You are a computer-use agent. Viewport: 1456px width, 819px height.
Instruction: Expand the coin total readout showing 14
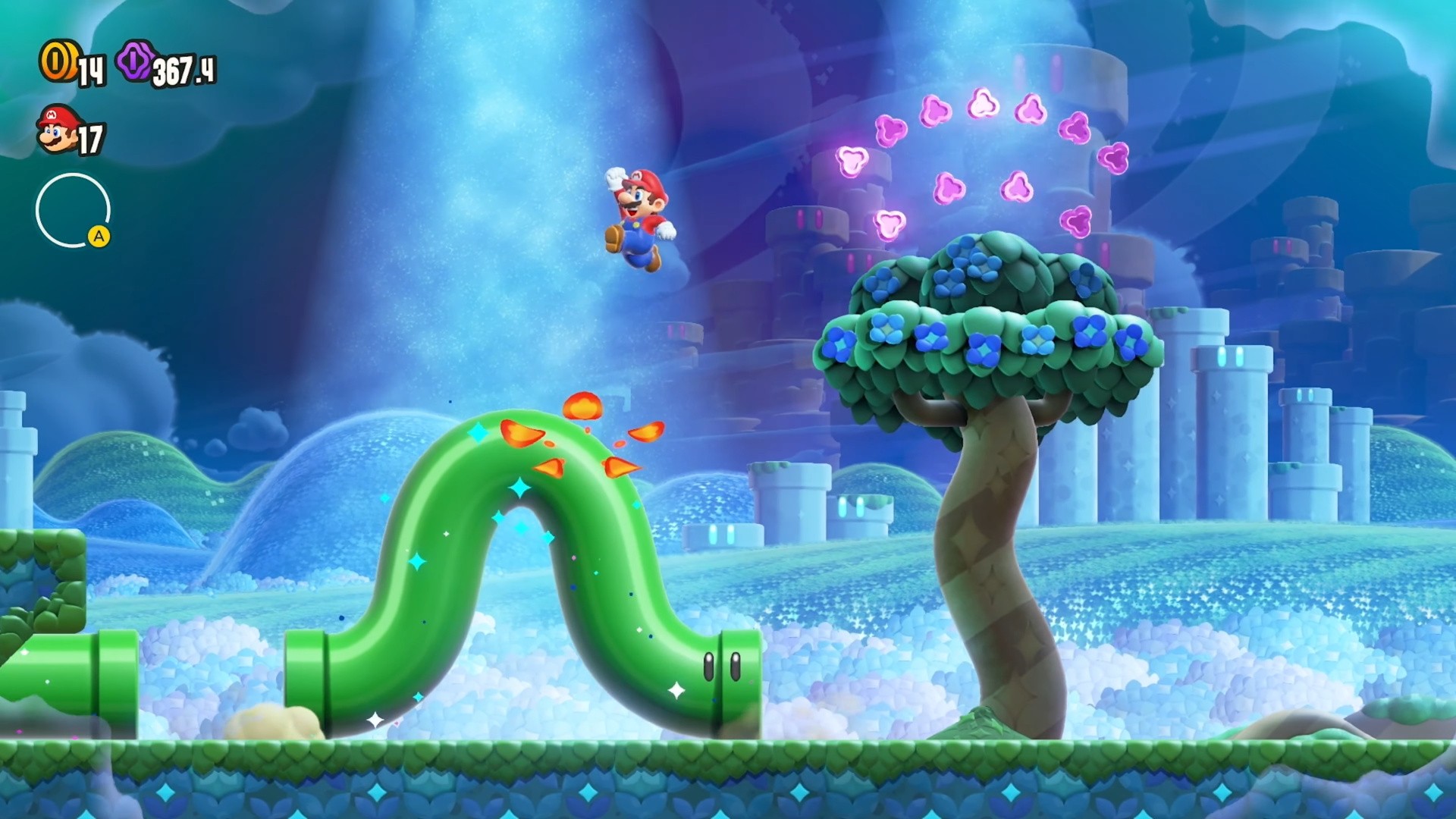click(x=93, y=72)
